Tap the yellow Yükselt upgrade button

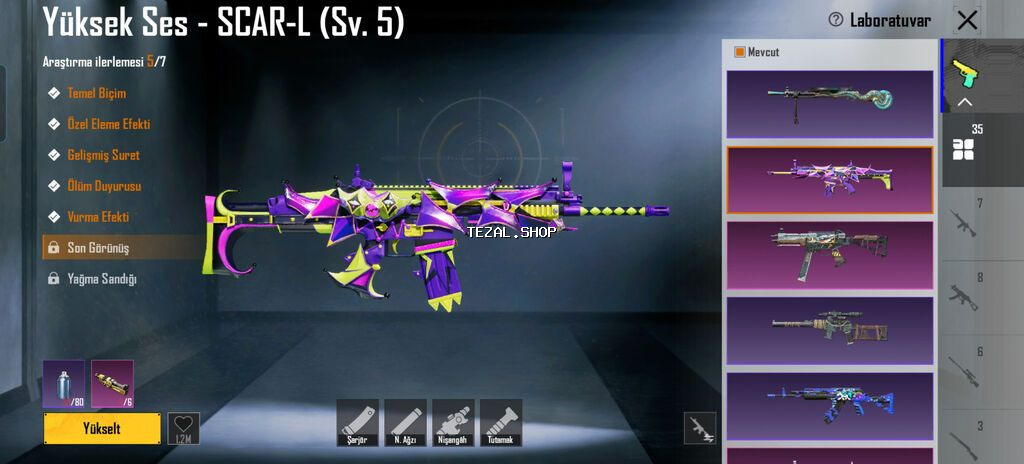102,428
